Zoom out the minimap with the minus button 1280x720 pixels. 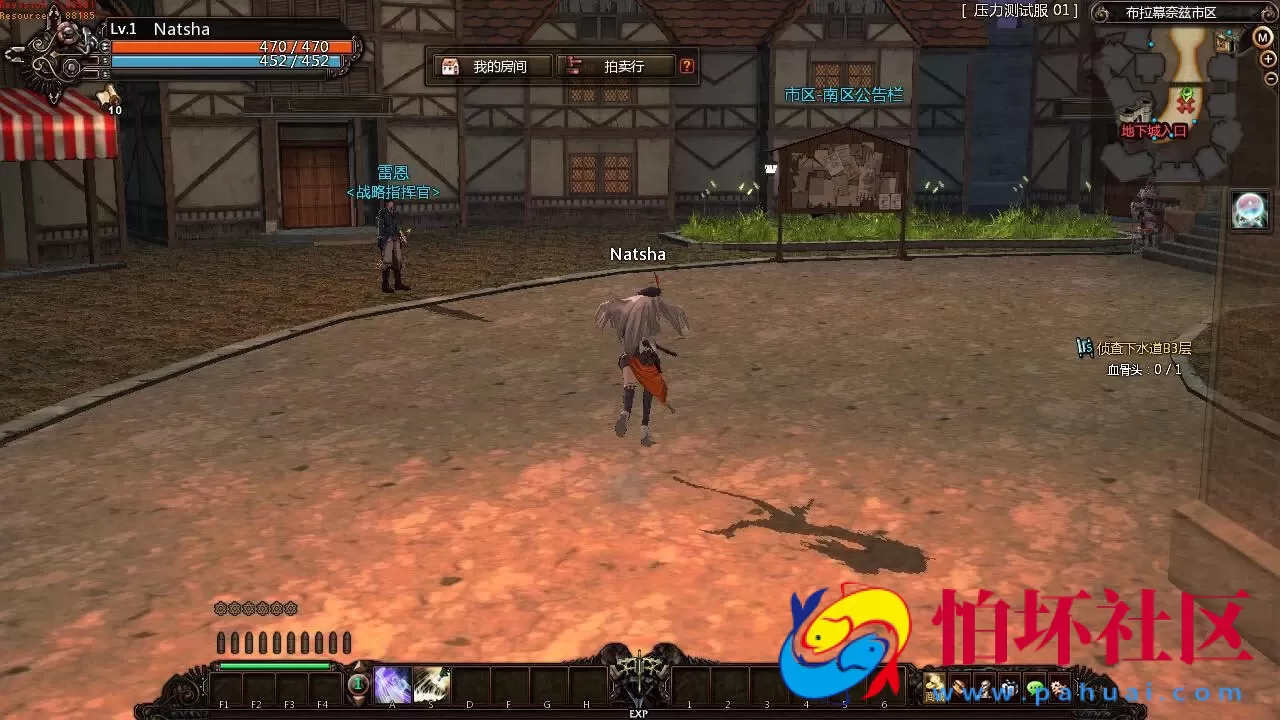point(1271,79)
